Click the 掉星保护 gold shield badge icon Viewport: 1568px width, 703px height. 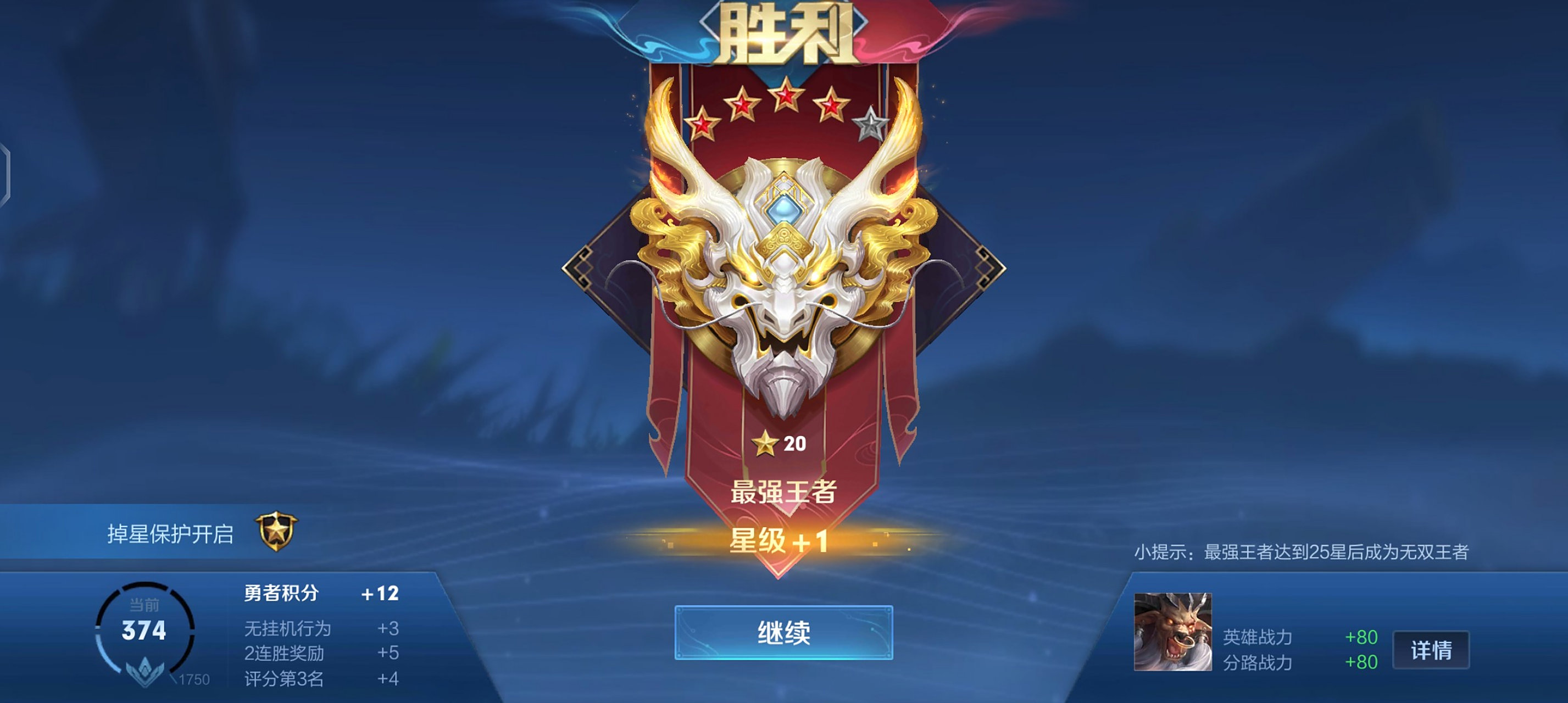click(277, 531)
